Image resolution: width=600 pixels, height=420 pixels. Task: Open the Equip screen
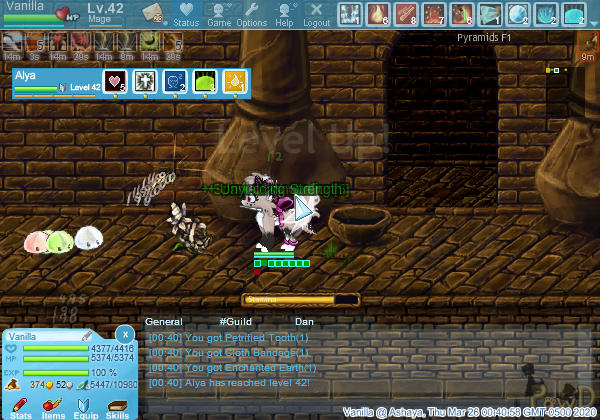pos(86,406)
